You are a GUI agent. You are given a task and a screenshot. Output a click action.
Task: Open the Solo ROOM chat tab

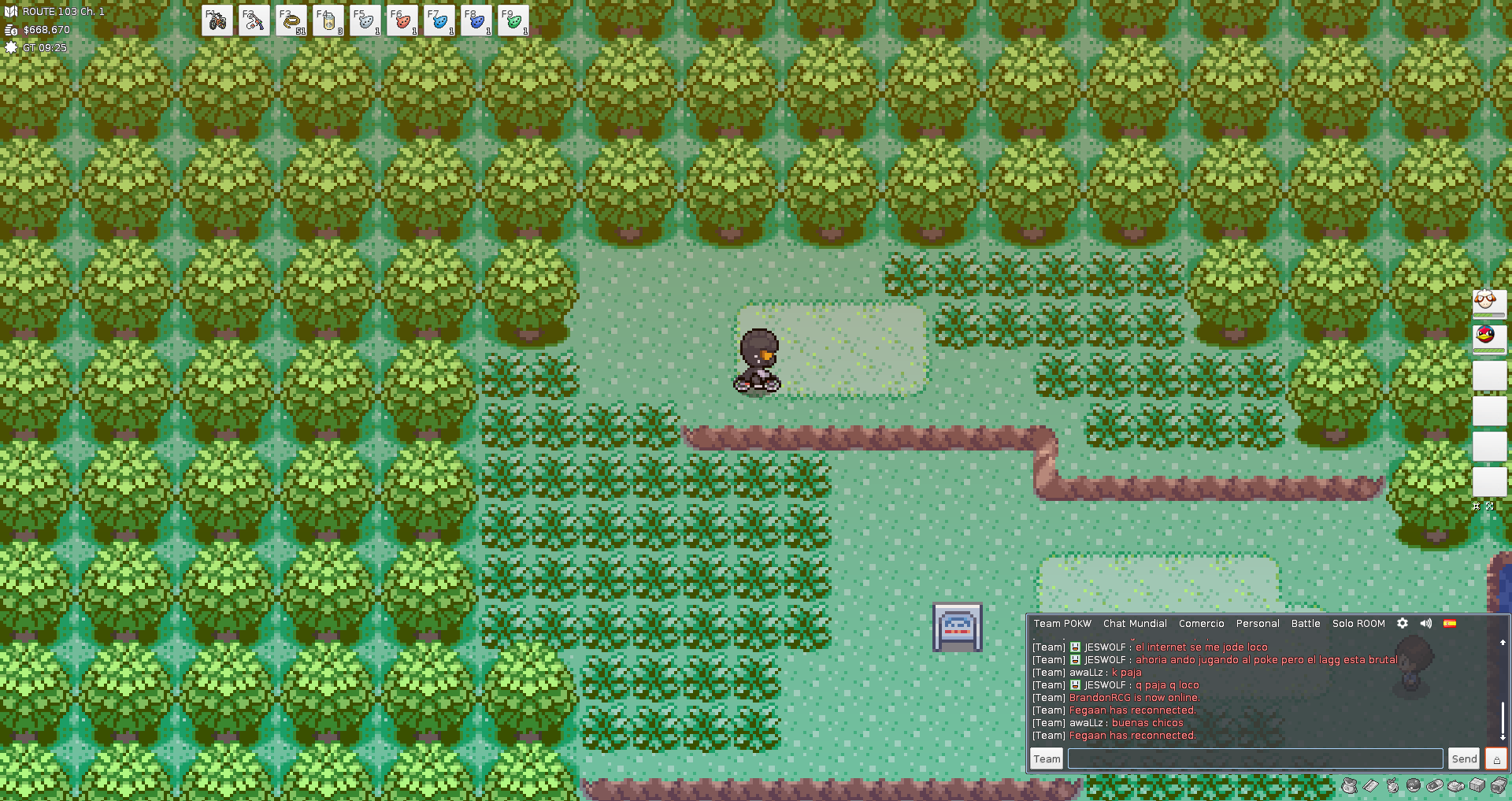1358,624
